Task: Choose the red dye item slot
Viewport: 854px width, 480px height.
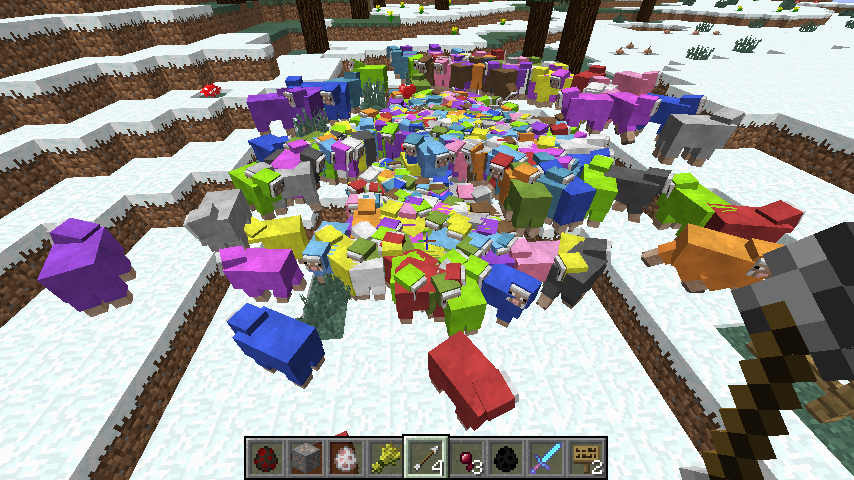Action: coord(466,457)
